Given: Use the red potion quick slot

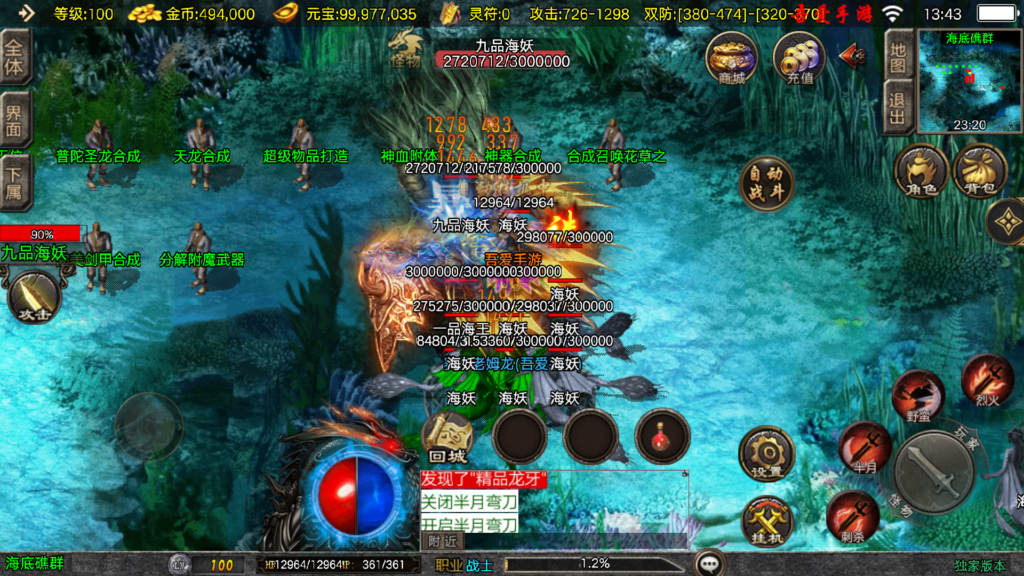Looking at the screenshot, I should tap(662, 435).
